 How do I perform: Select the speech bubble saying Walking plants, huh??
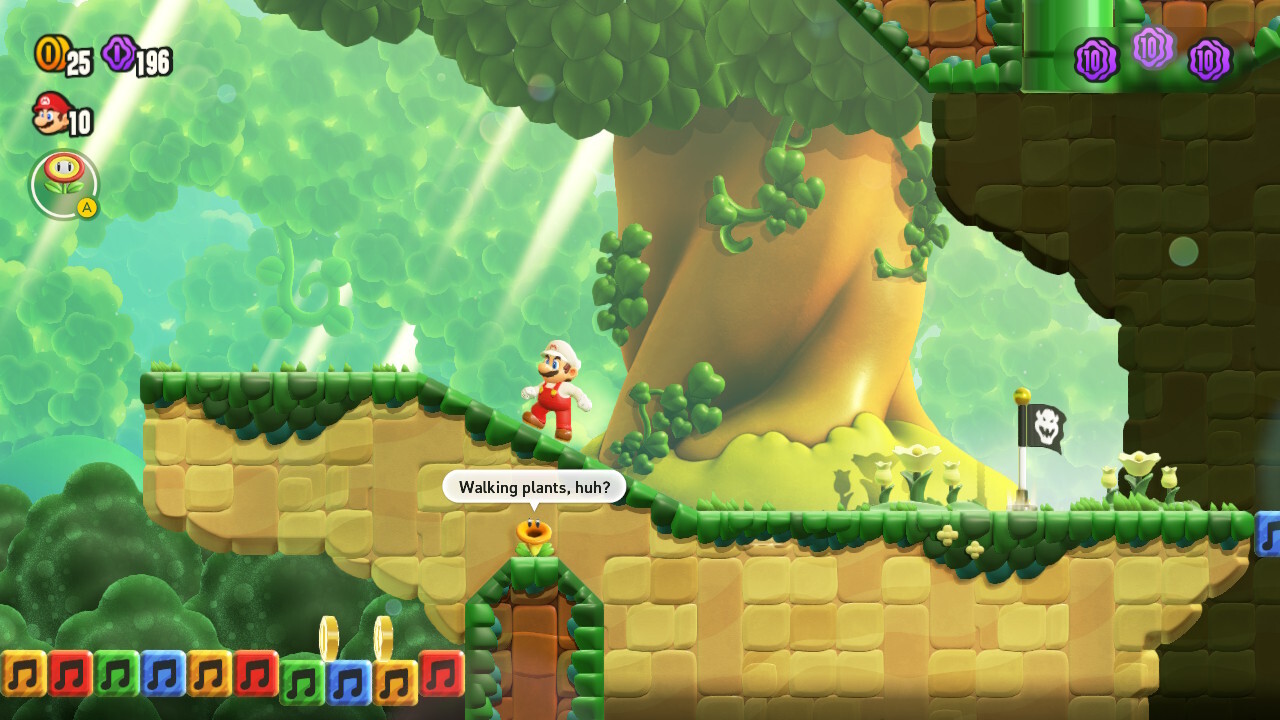[x=536, y=487]
